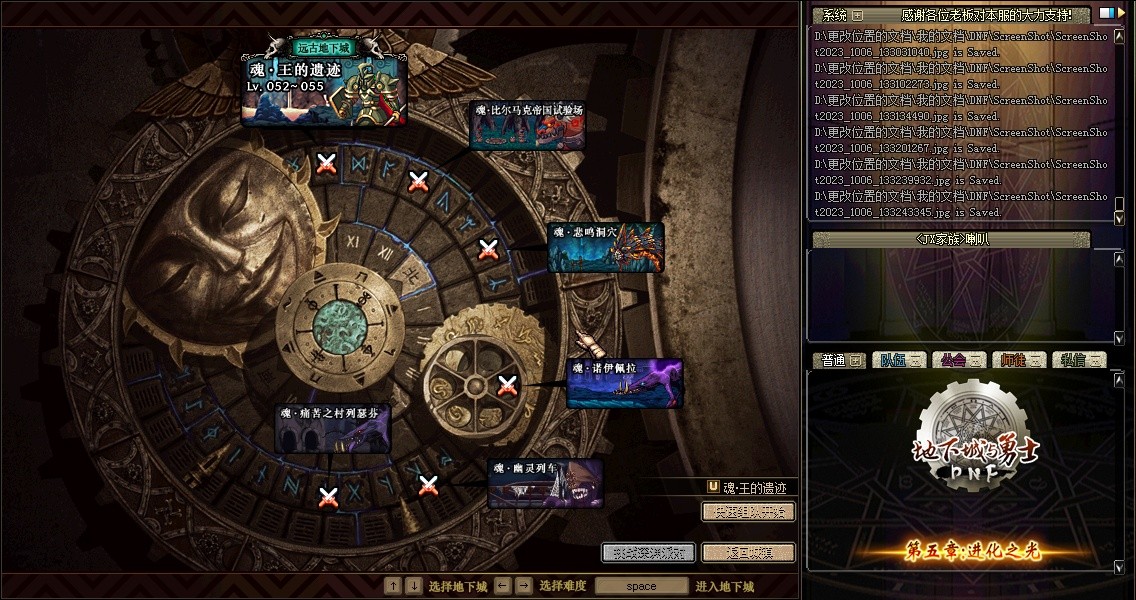Image resolution: width=1136 pixels, height=600 pixels.
Task: Click the 返回城镇 return to town button
Action: point(748,552)
